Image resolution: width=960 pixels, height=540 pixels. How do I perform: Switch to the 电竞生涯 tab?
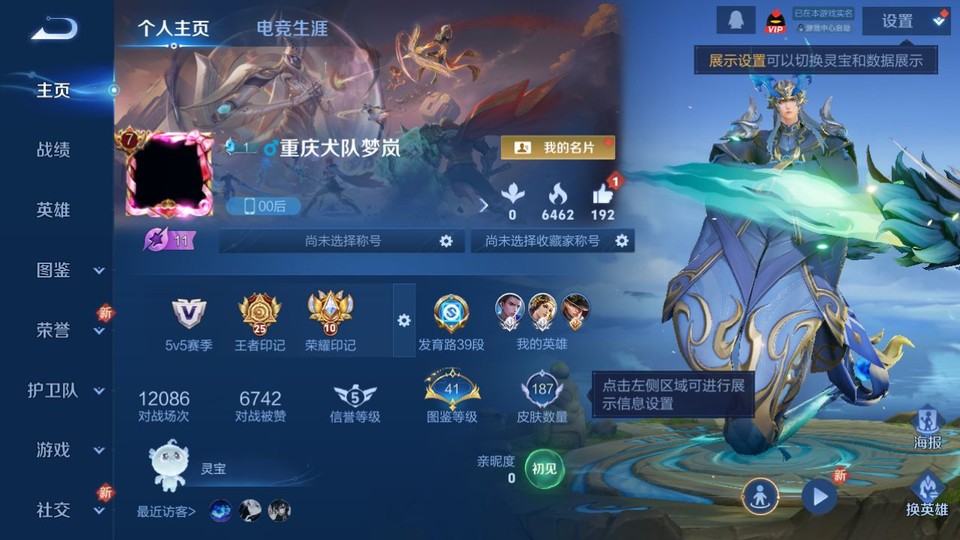[292, 28]
